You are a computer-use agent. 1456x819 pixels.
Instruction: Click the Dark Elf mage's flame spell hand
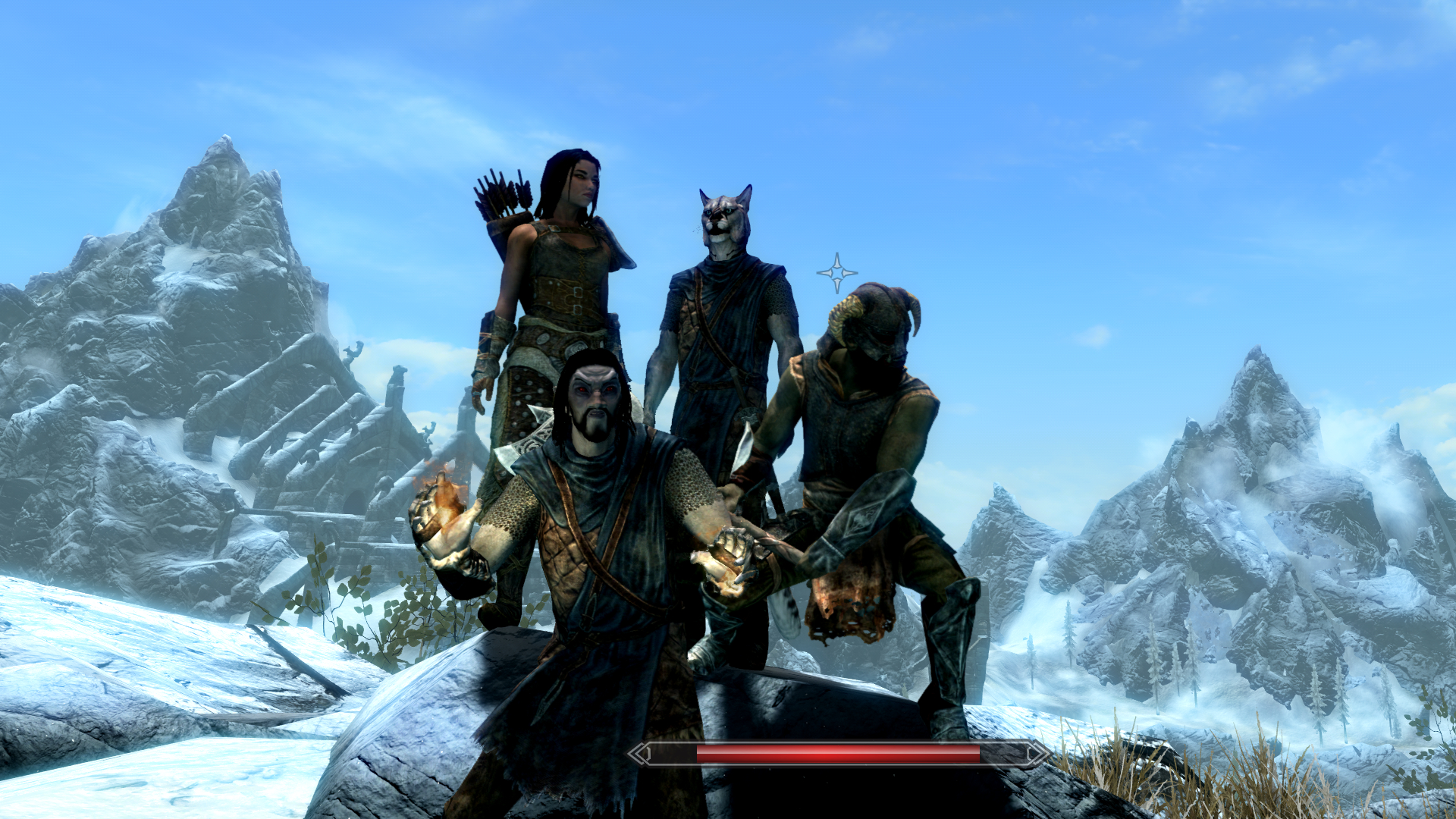pos(444,516)
